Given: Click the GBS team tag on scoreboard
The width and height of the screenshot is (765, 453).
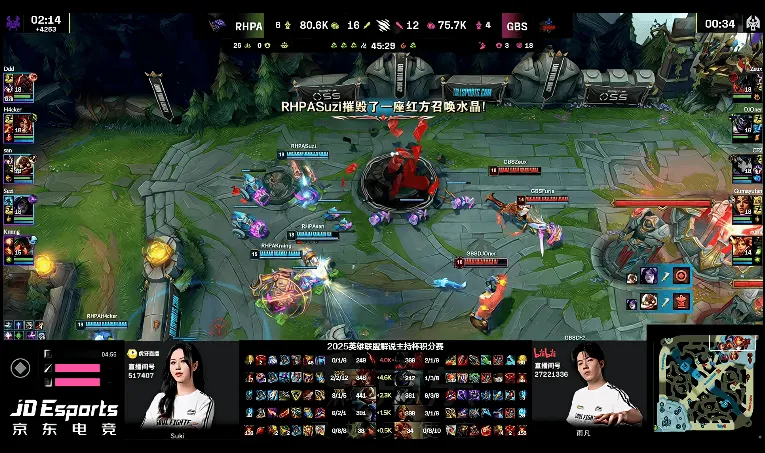Looking at the screenshot, I should pyautogui.click(x=516, y=26).
